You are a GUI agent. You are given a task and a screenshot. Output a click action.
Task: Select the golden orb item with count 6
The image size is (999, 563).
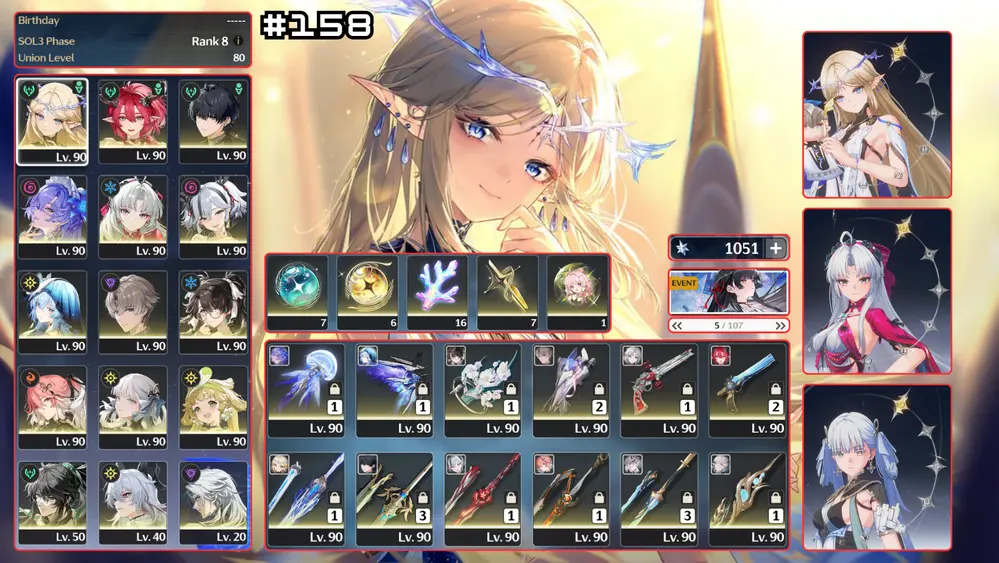(369, 292)
